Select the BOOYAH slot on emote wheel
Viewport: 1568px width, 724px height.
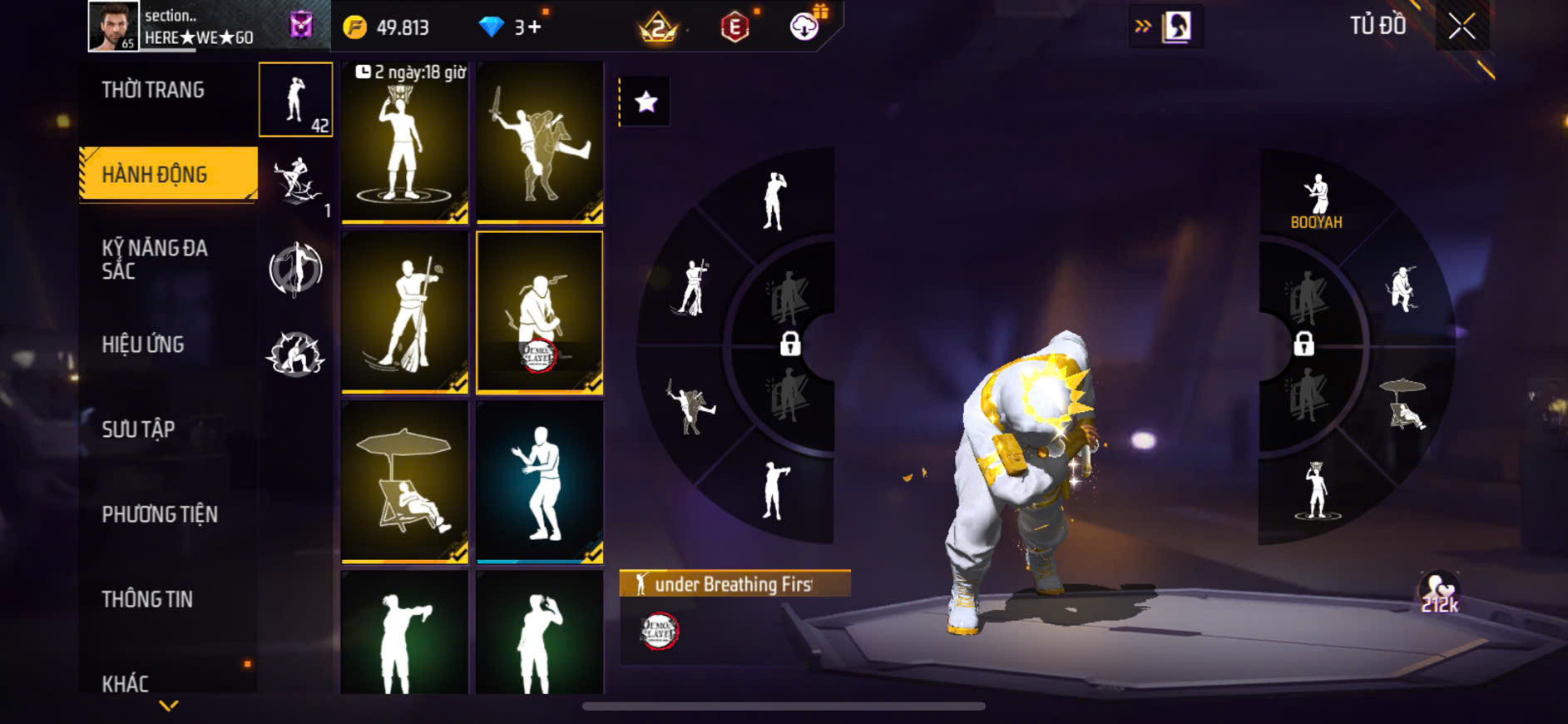1316,201
